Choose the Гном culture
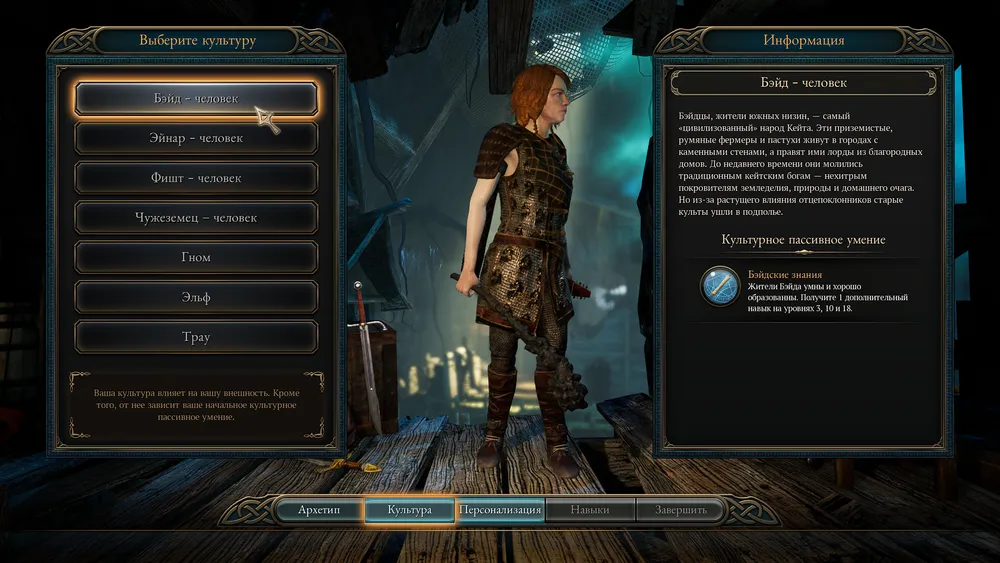Screen dimensions: 1000x563 point(196,257)
